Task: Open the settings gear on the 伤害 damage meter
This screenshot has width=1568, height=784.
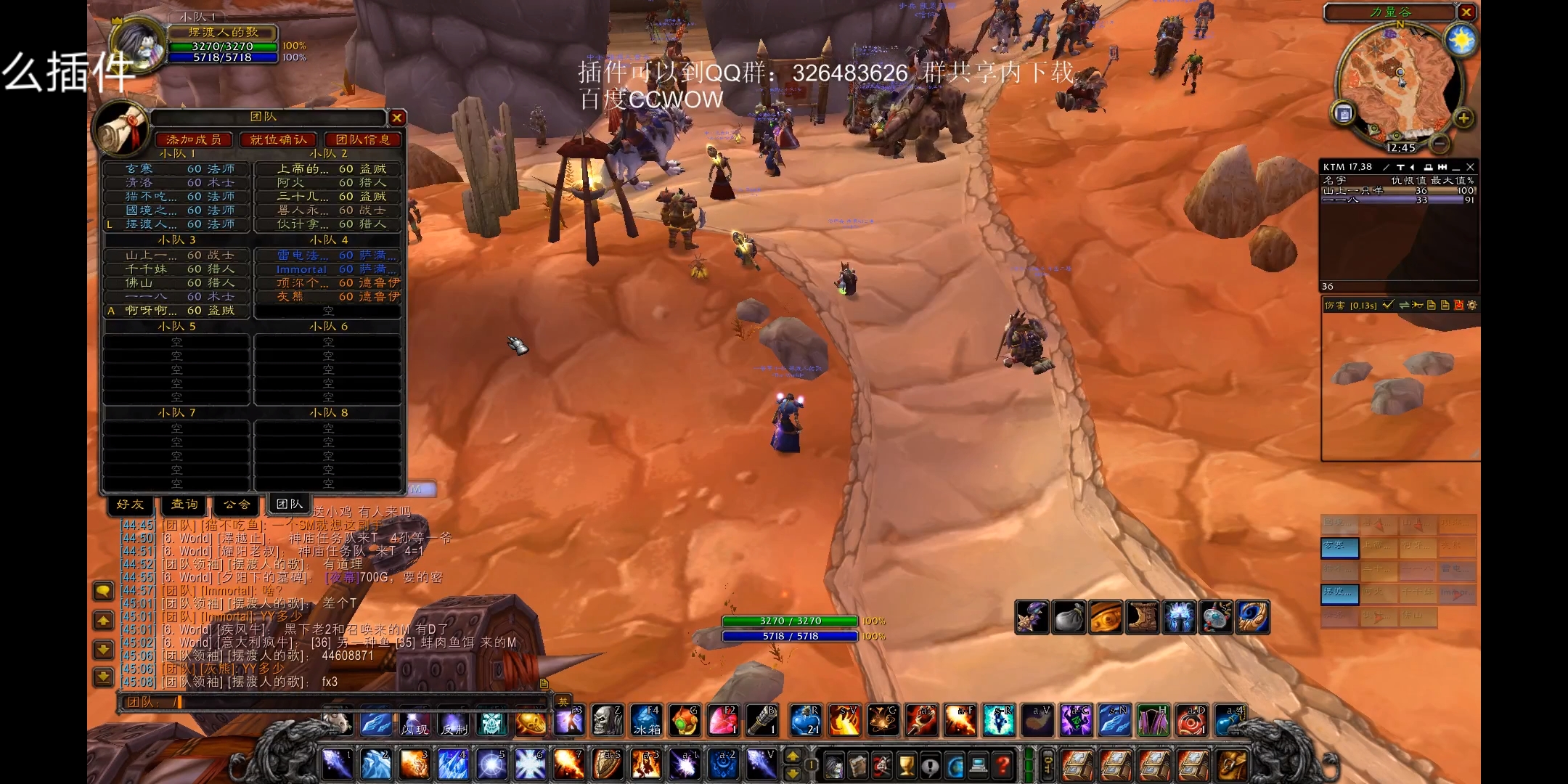Action: tap(1472, 305)
